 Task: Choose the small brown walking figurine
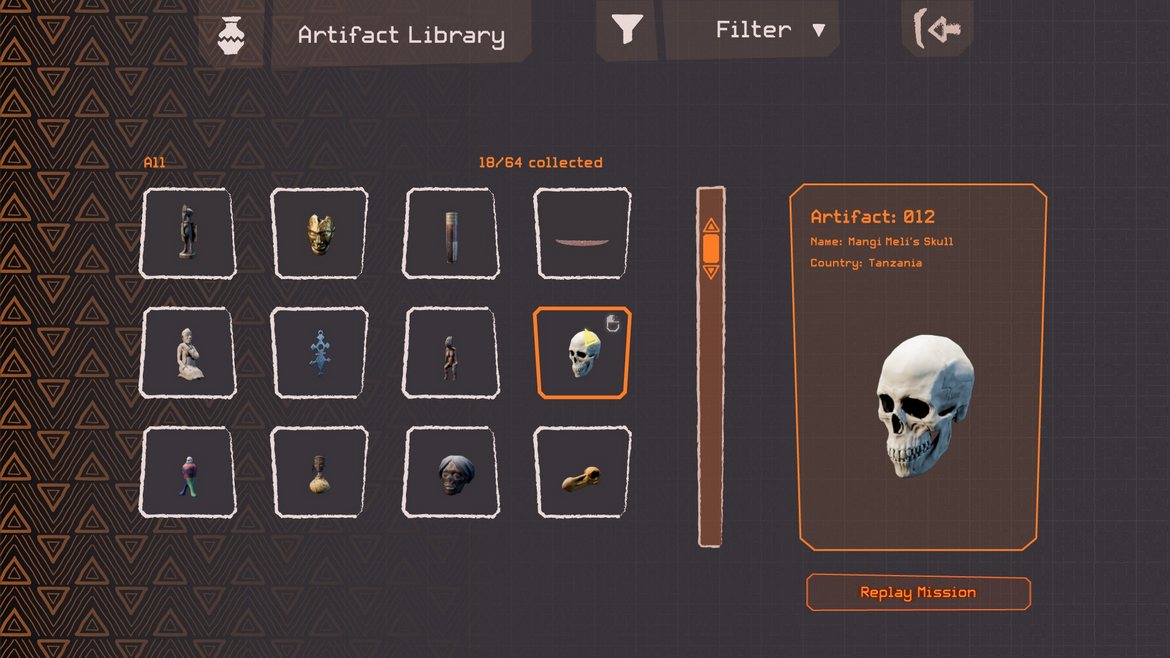click(x=451, y=353)
